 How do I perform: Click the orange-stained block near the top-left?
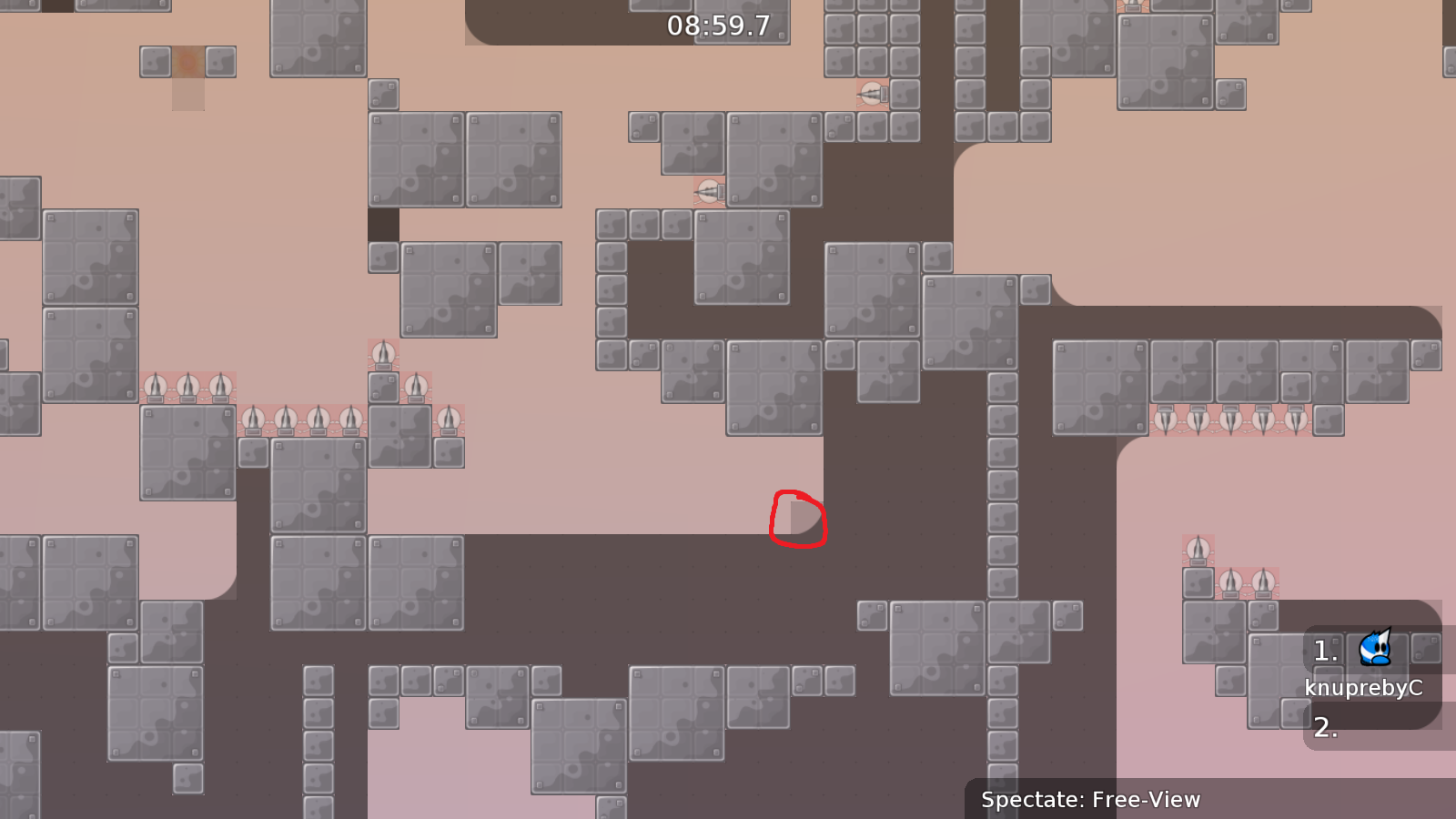[x=187, y=62]
